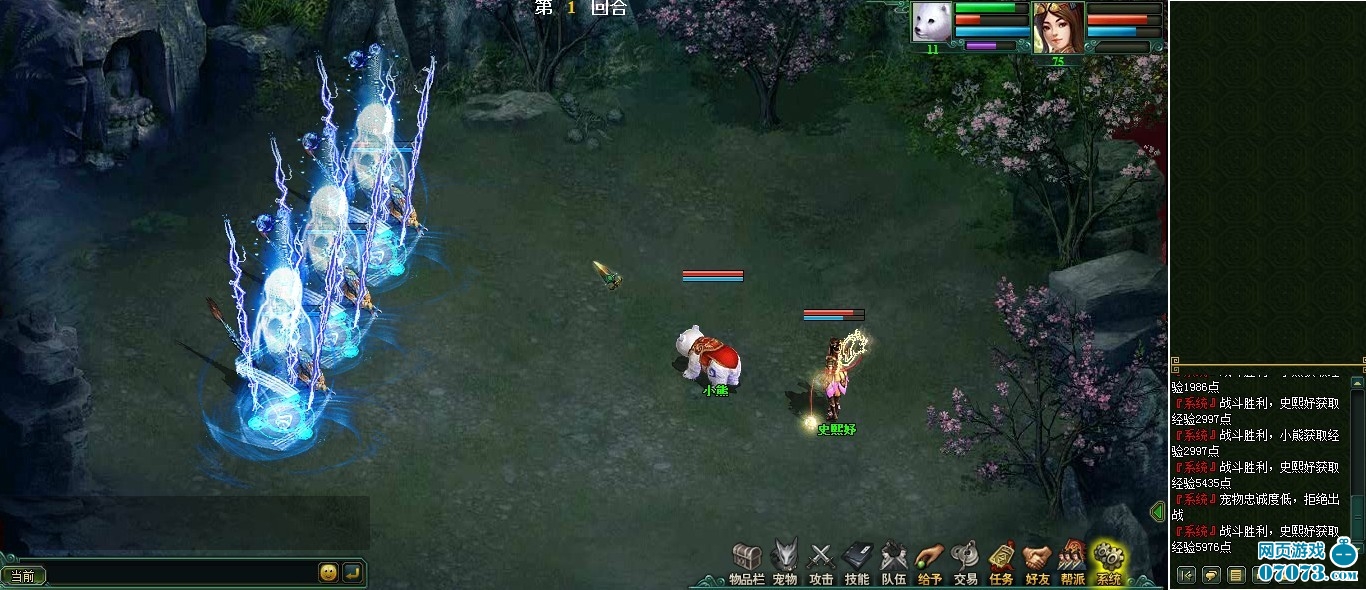Collapse the chat panel with green arrow
1366x590 pixels.
point(1159,512)
